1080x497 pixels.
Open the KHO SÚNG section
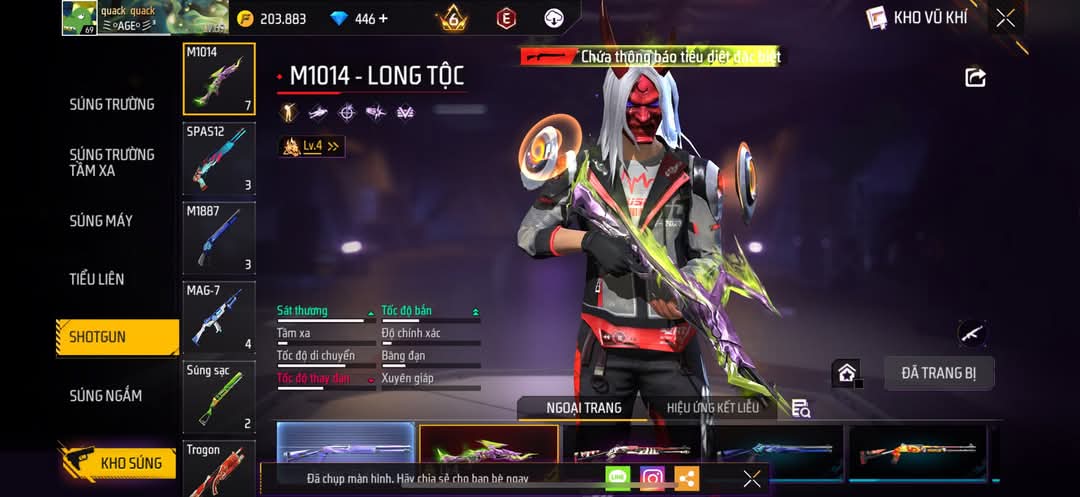point(118,463)
